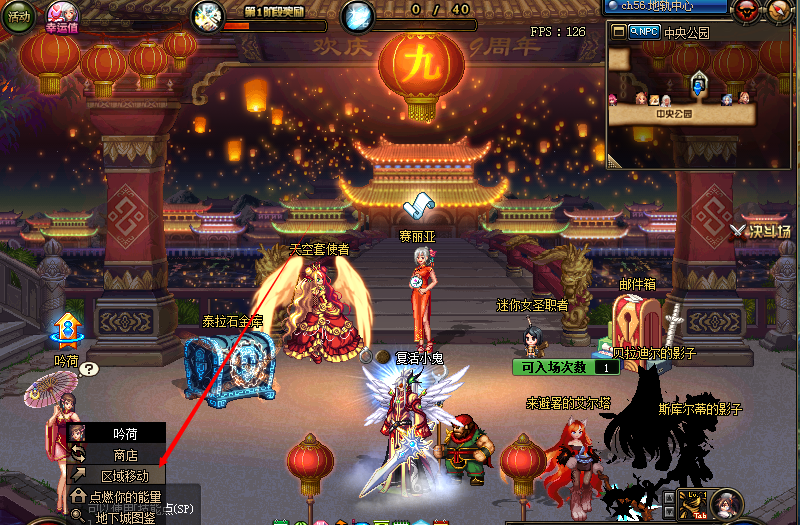This screenshot has height=525, width=800.
Task: Choose 区域移动 from the NPC menu
Action: (x=125, y=476)
